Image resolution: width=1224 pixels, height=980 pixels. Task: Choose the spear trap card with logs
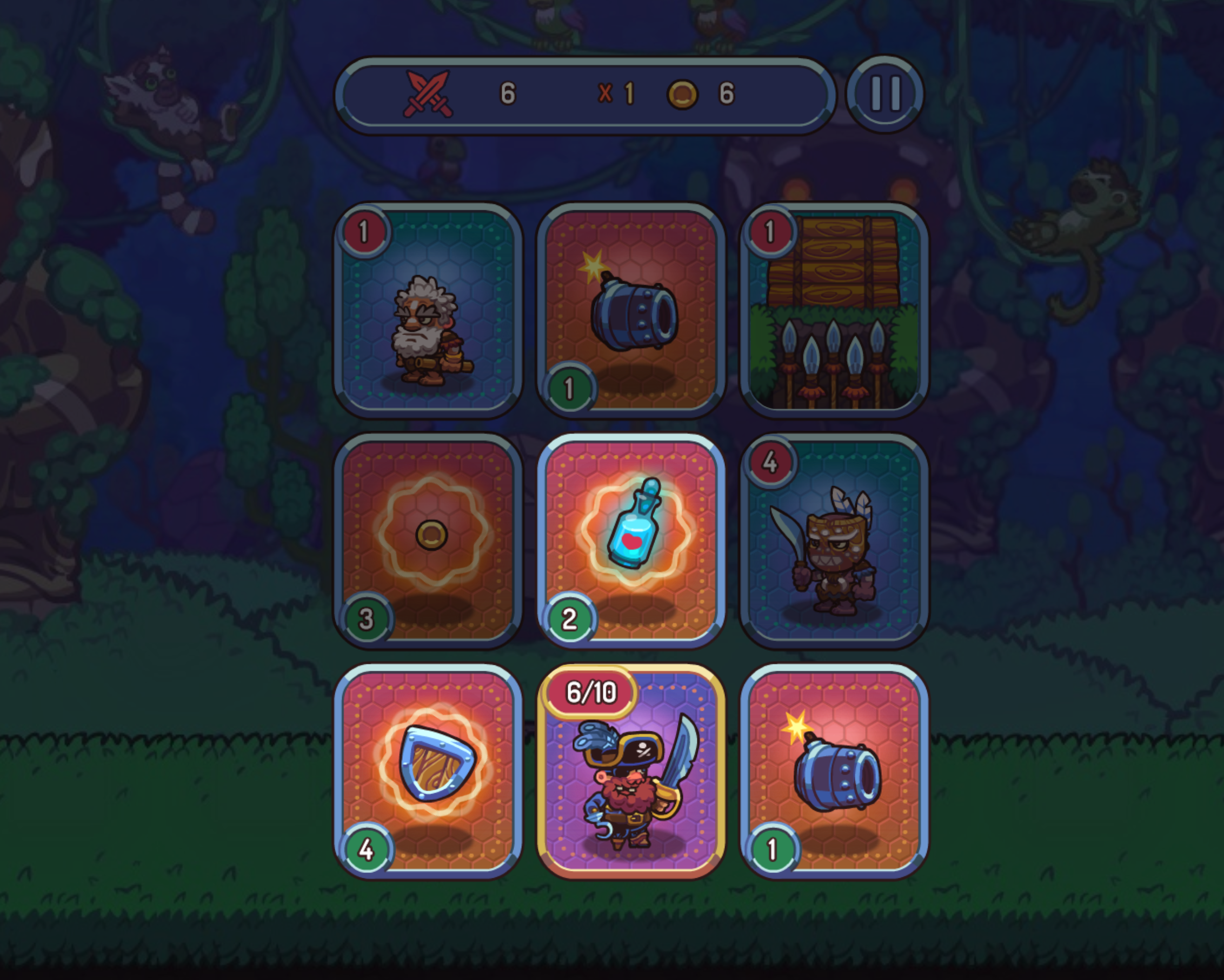point(834,310)
